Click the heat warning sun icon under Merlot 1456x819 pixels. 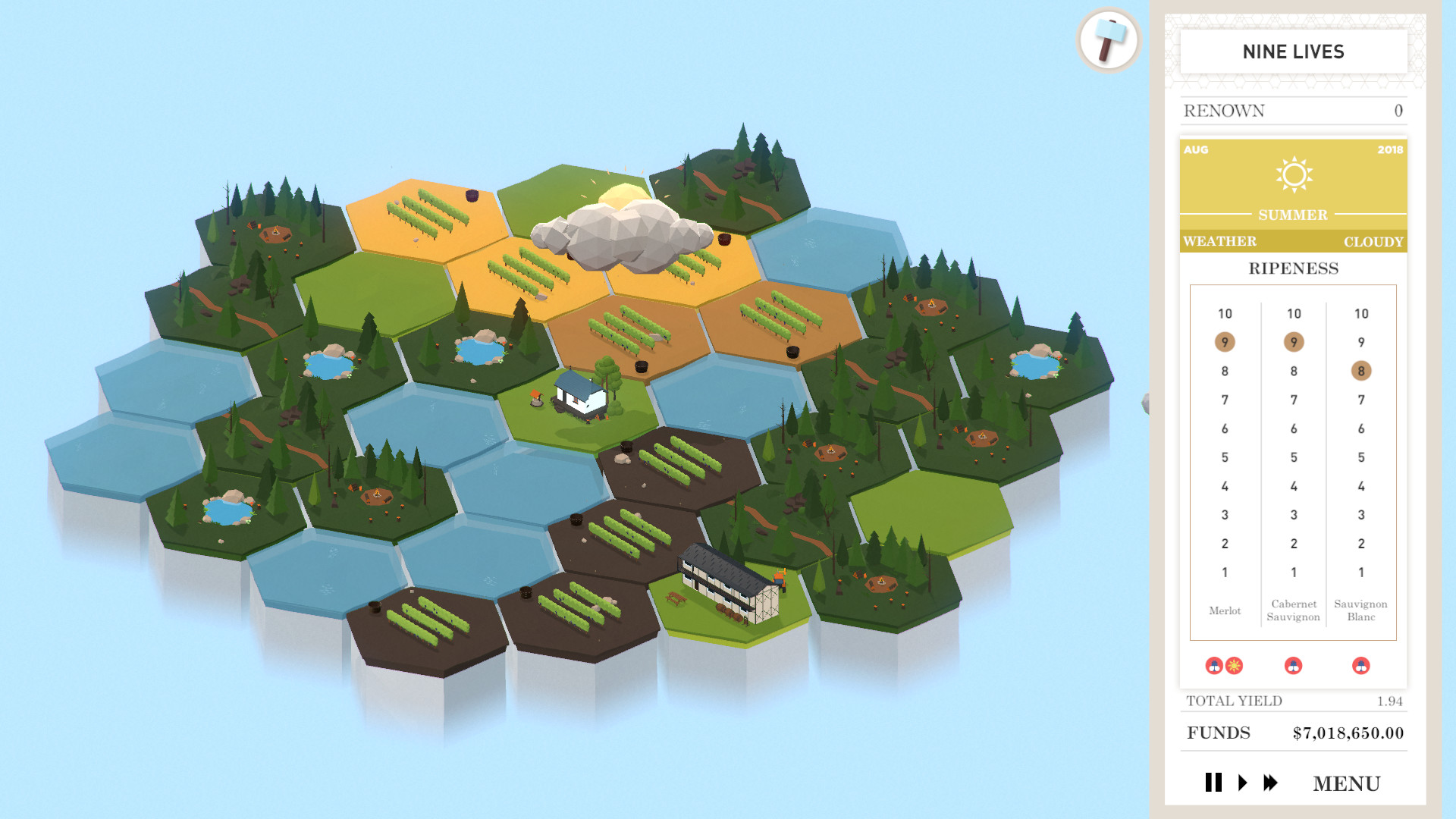point(1235,666)
